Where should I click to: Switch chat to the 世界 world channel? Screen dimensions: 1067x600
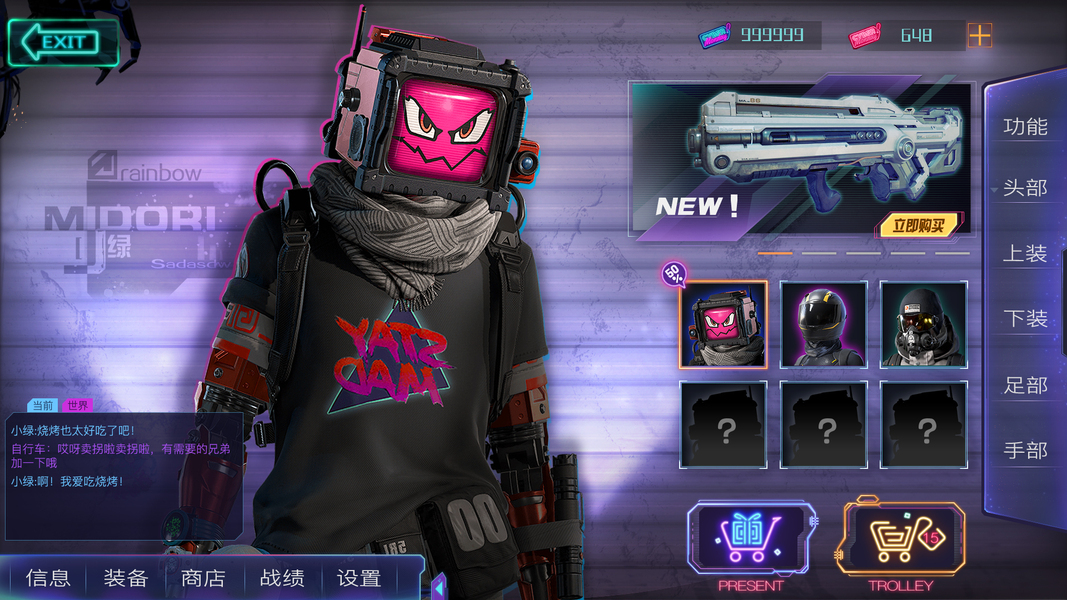tap(77, 405)
